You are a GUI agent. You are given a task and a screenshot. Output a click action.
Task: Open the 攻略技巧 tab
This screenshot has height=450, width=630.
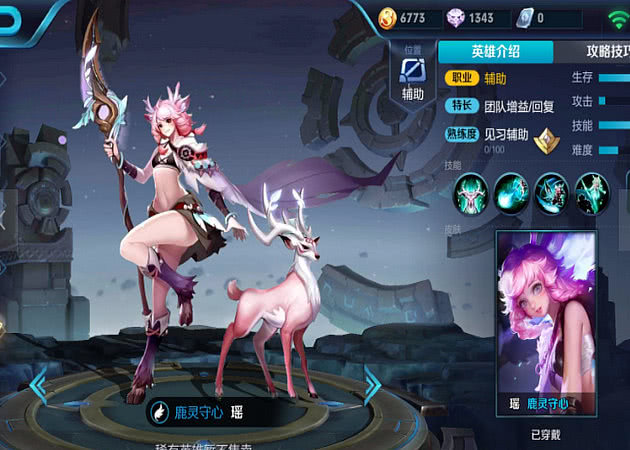coord(596,53)
